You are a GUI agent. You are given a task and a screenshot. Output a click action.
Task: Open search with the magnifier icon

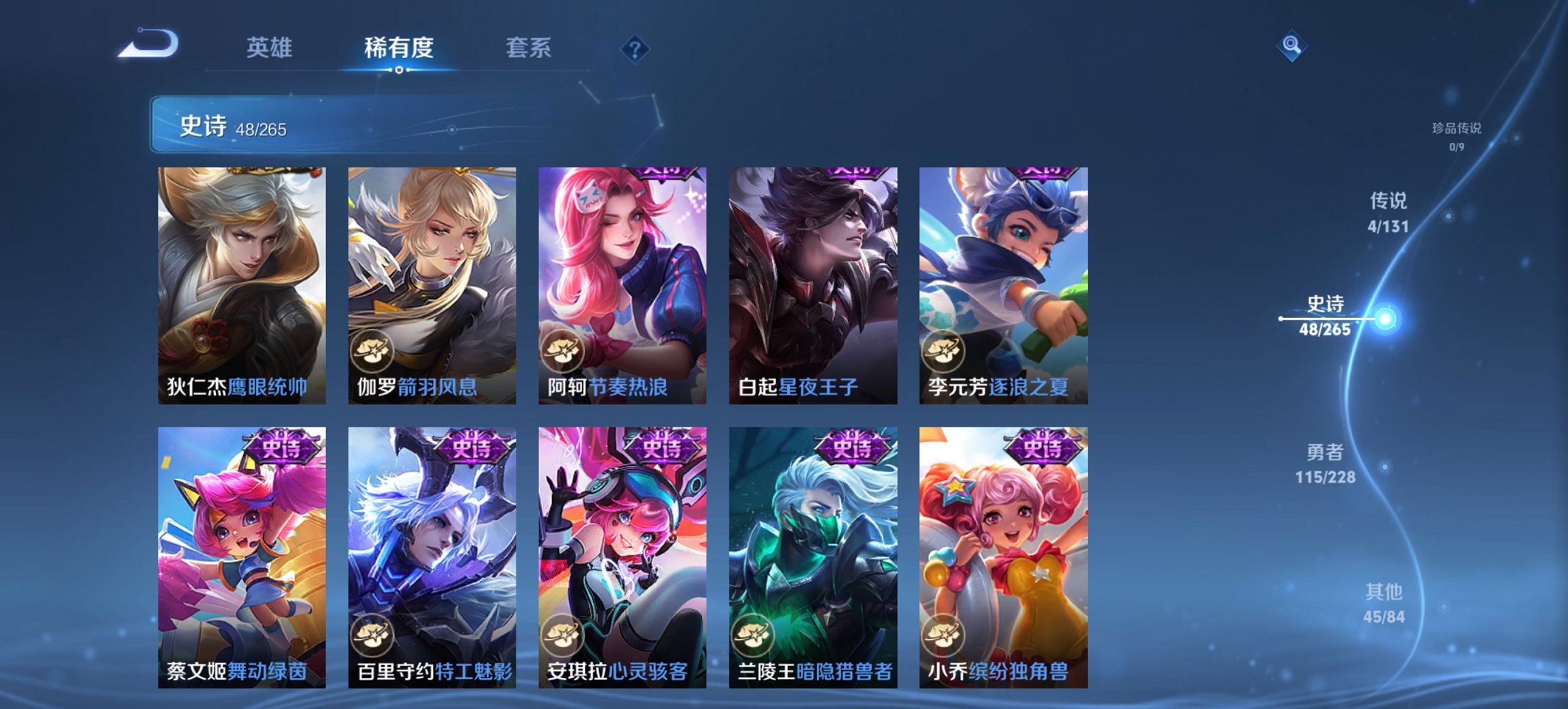[1290, 45]
